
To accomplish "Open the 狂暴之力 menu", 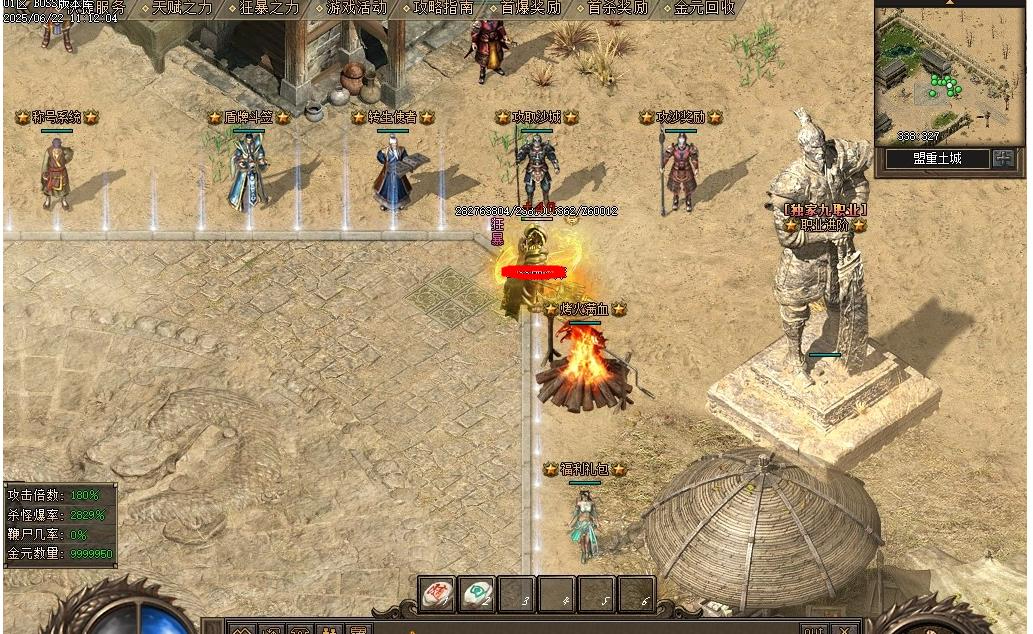I will tap(269, 8).
